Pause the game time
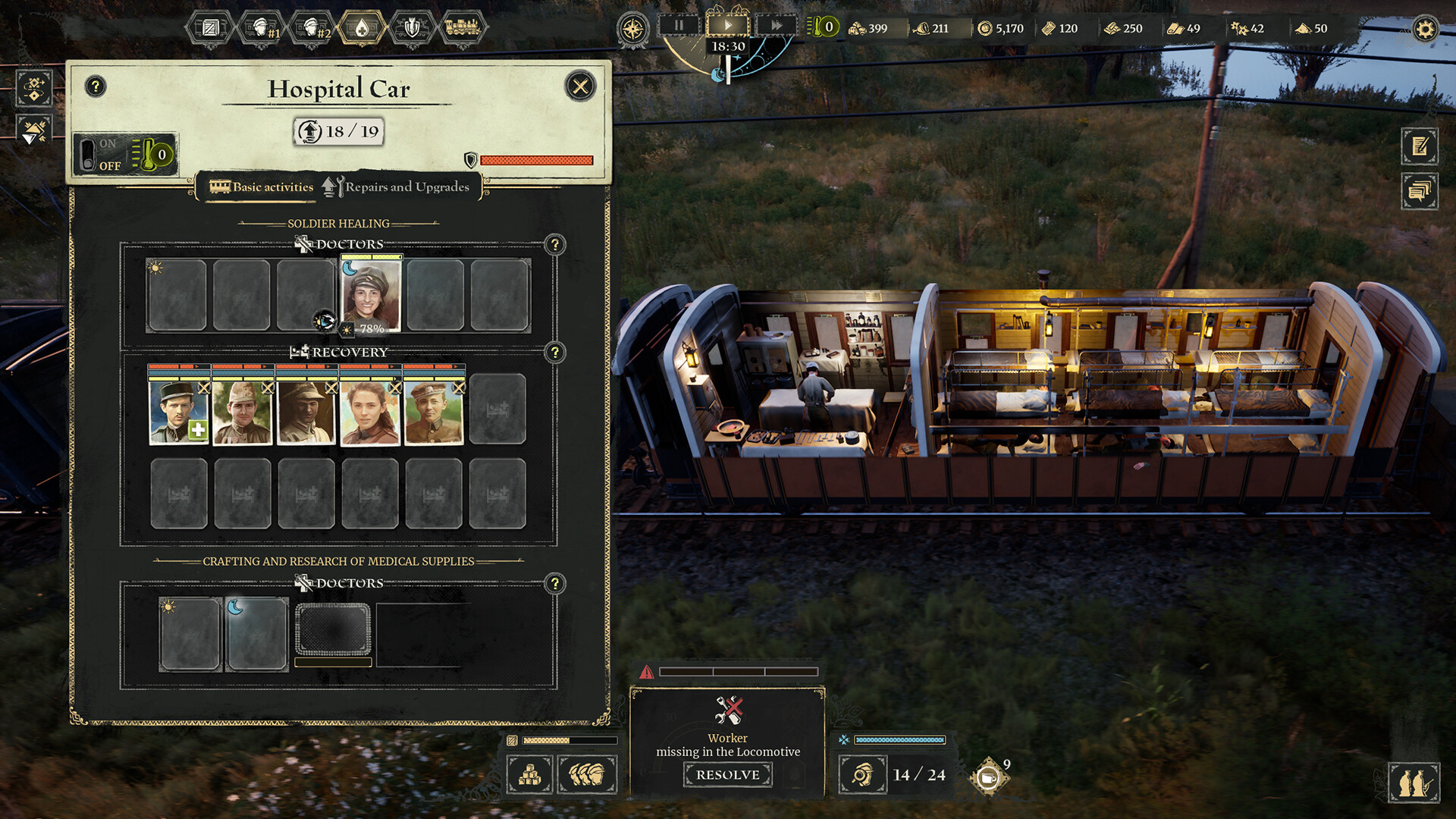 679,26
